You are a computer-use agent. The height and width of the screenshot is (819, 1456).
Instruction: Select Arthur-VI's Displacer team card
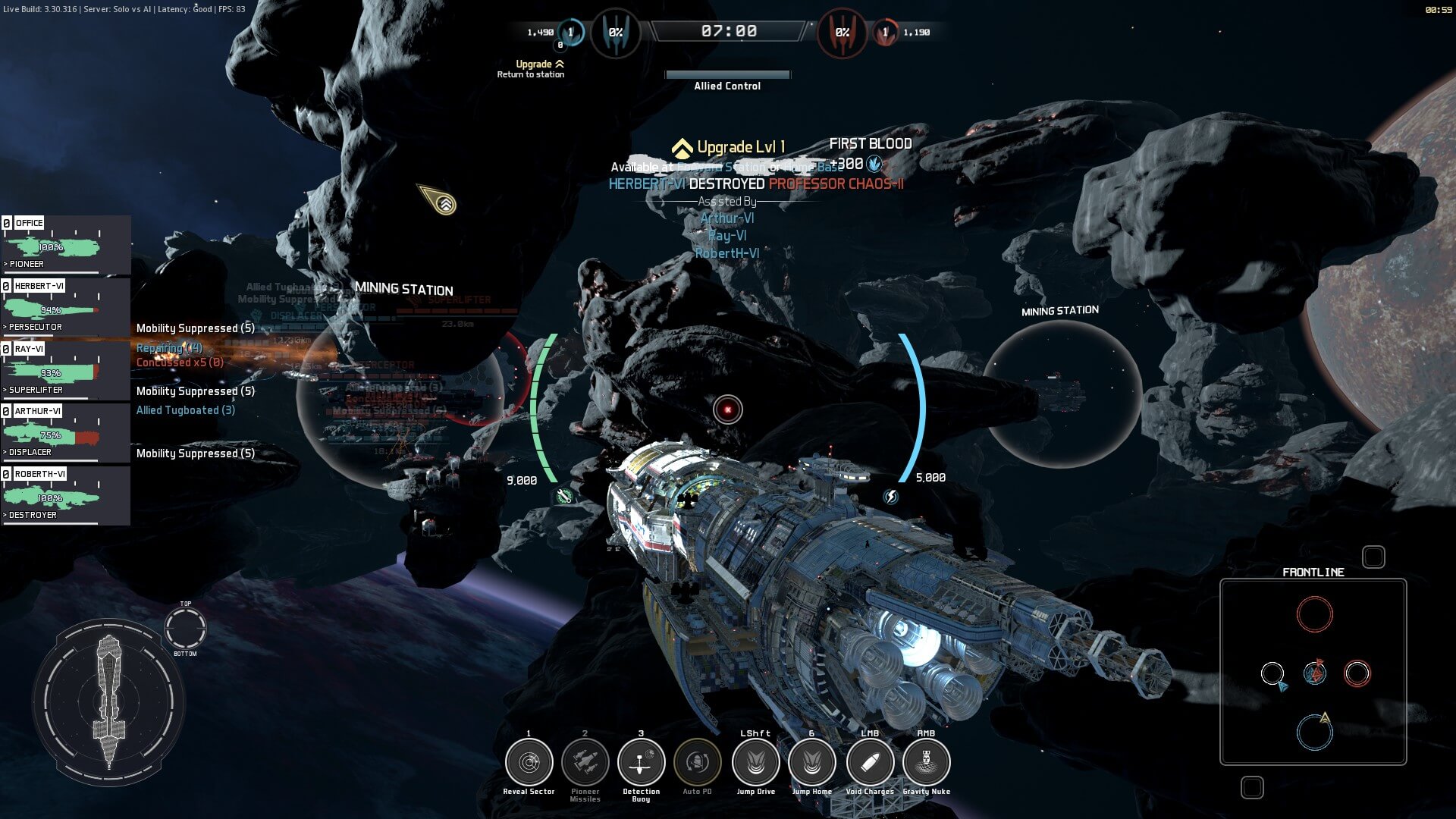click(x=65, y=432)
